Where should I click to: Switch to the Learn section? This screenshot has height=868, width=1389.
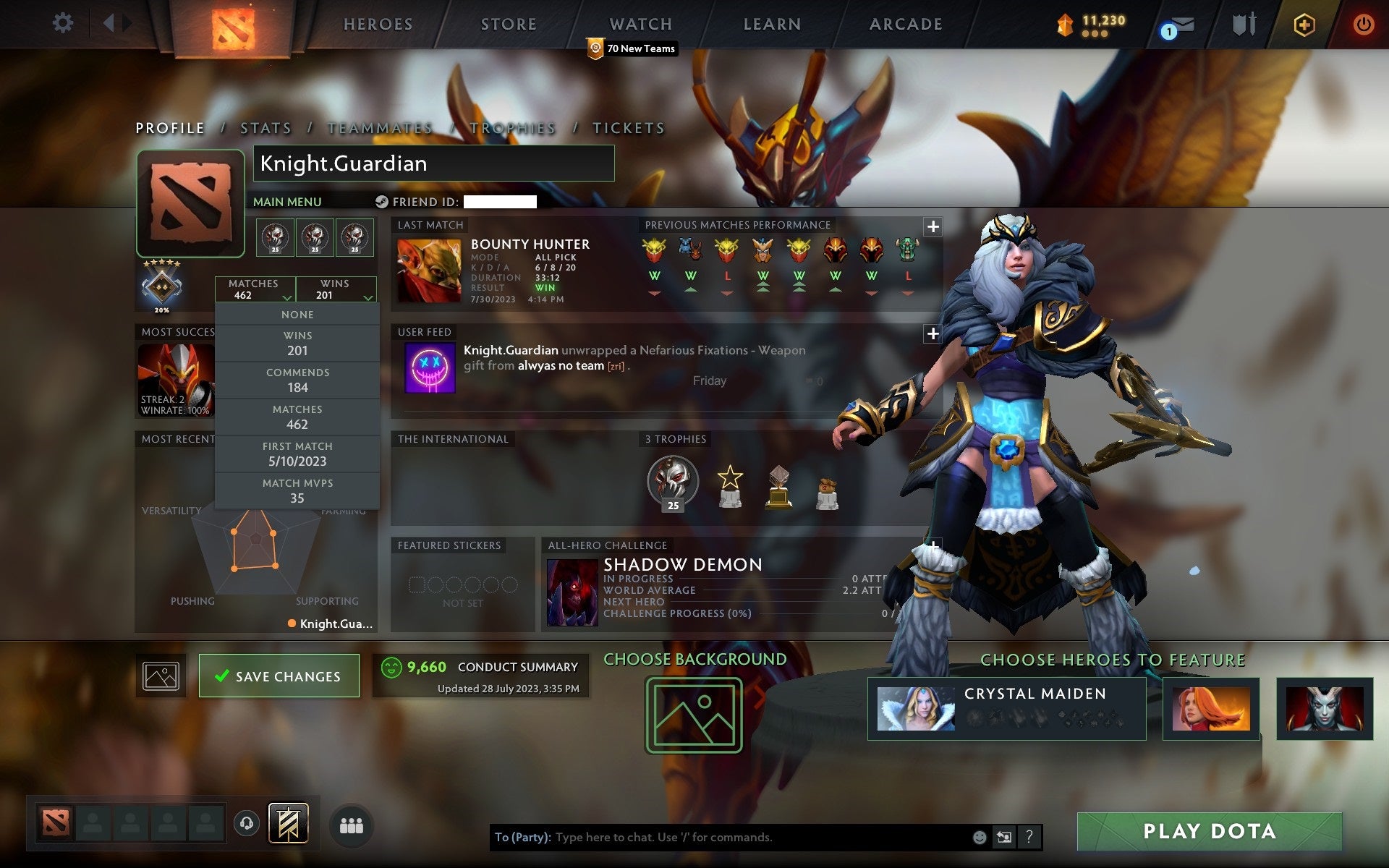(x=772, y=25)
